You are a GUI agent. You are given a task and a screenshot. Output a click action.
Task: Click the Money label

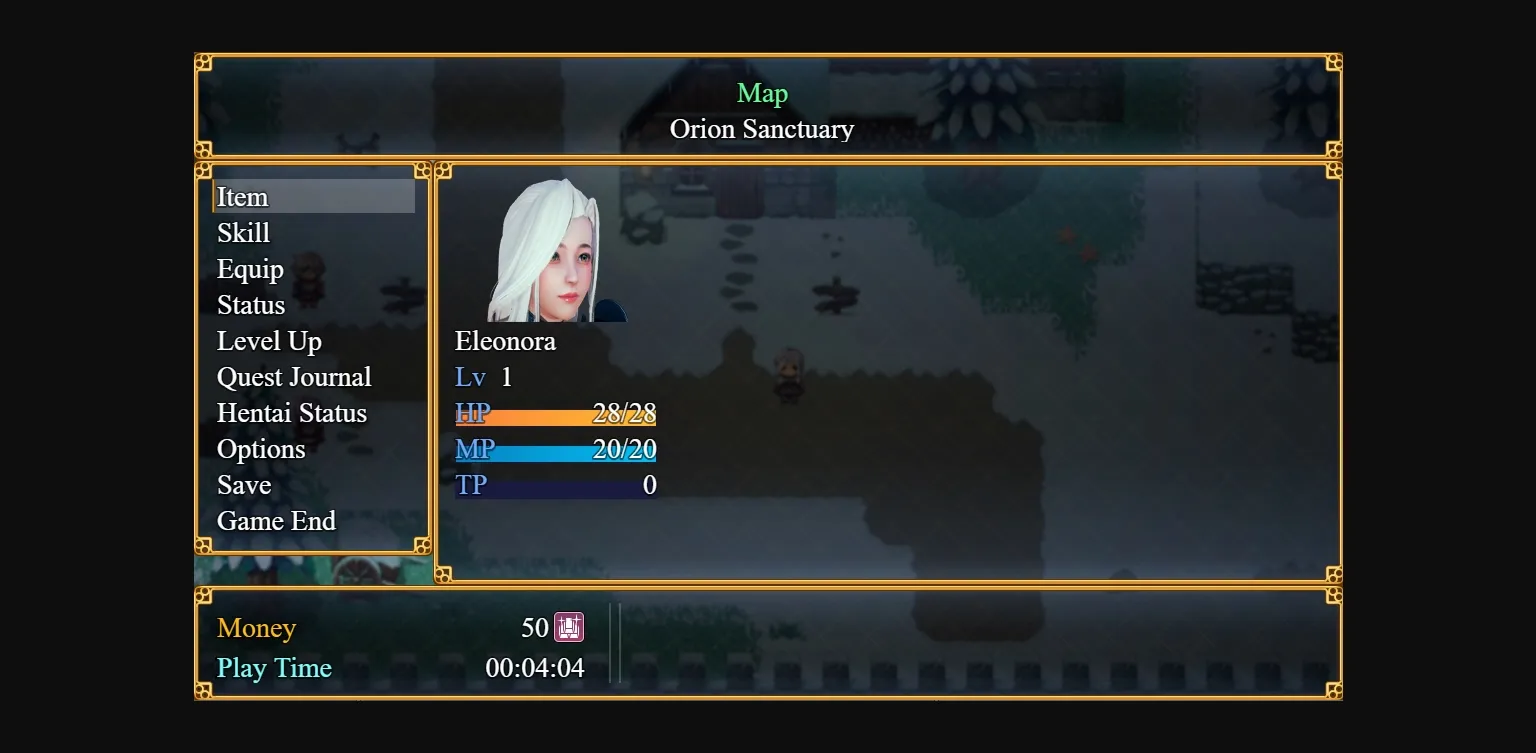[x=256, y=627]
